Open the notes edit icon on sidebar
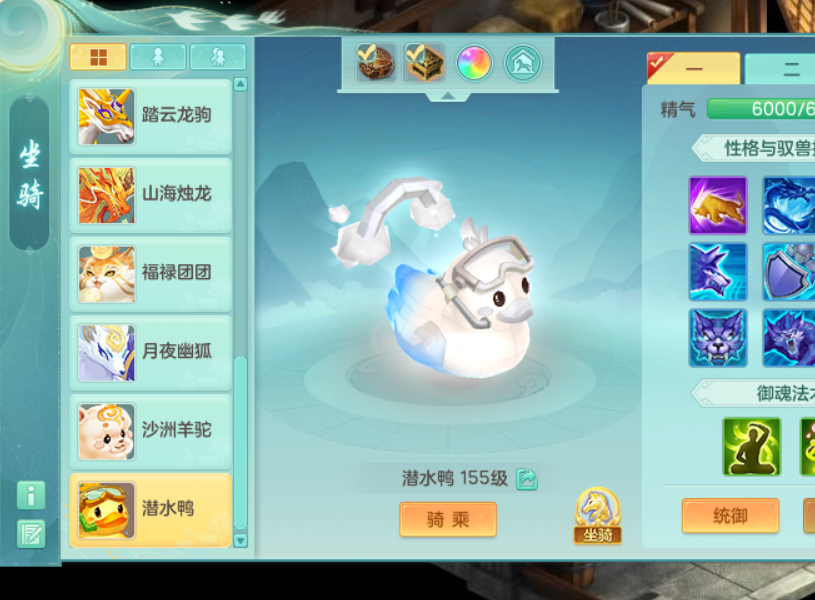 coord(31,533)
